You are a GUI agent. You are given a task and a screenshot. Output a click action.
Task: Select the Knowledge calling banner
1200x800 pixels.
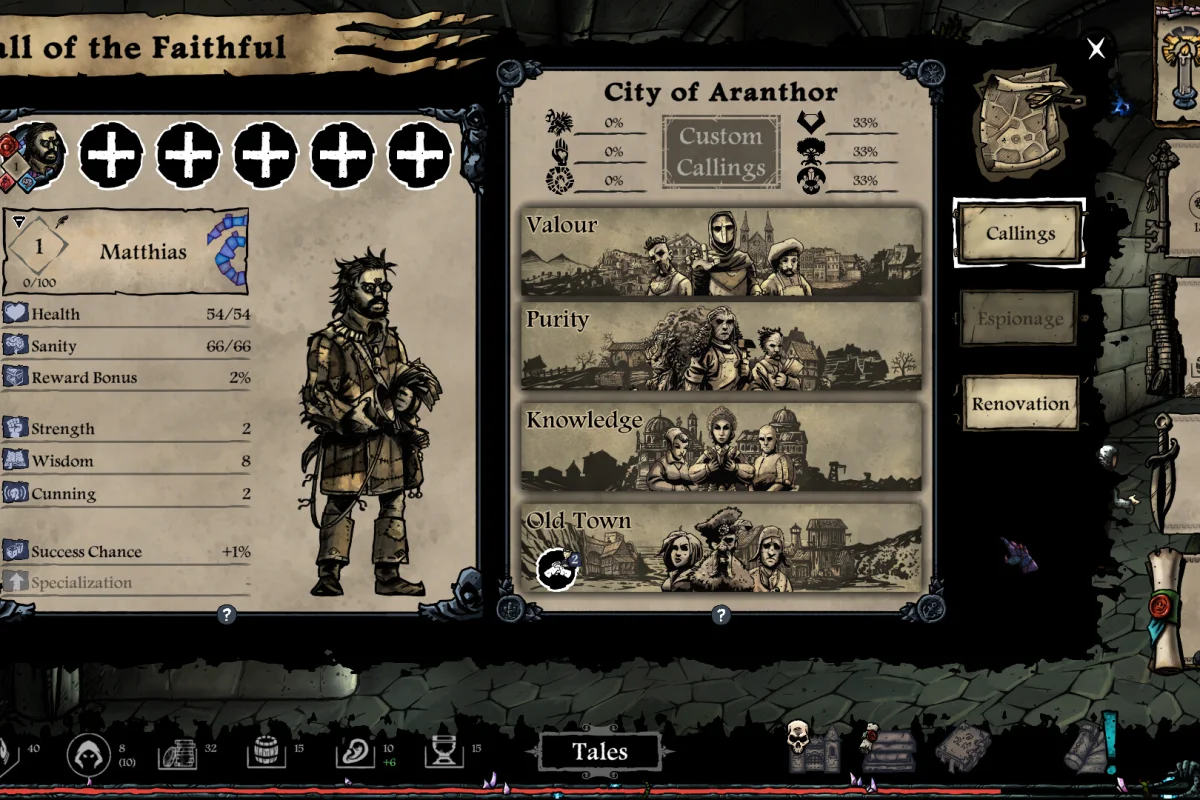tap(721, 447)
